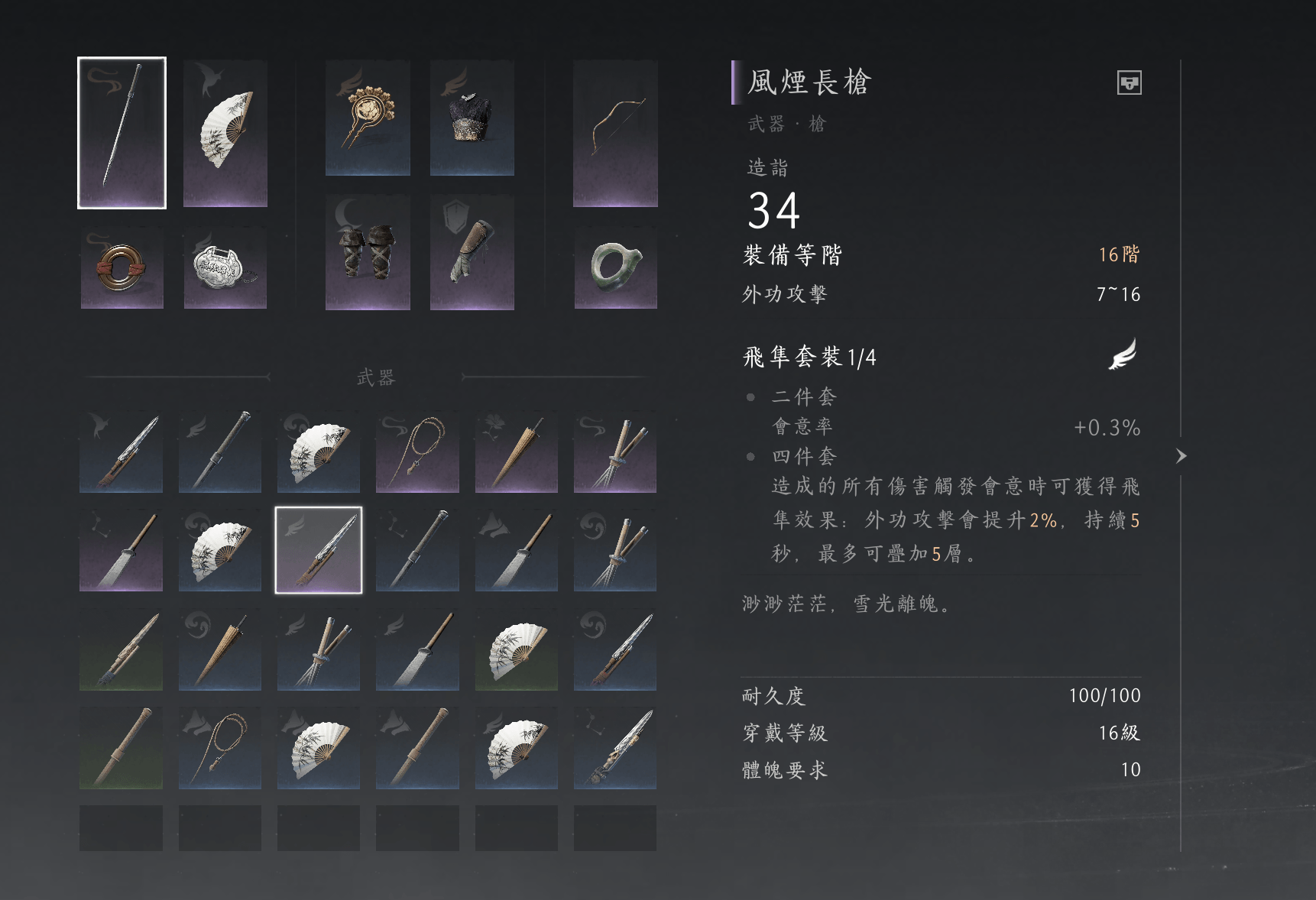Click the fur-collared chest armor icon
Viewport: 1316px width, 900px height.
click(472, 118)
